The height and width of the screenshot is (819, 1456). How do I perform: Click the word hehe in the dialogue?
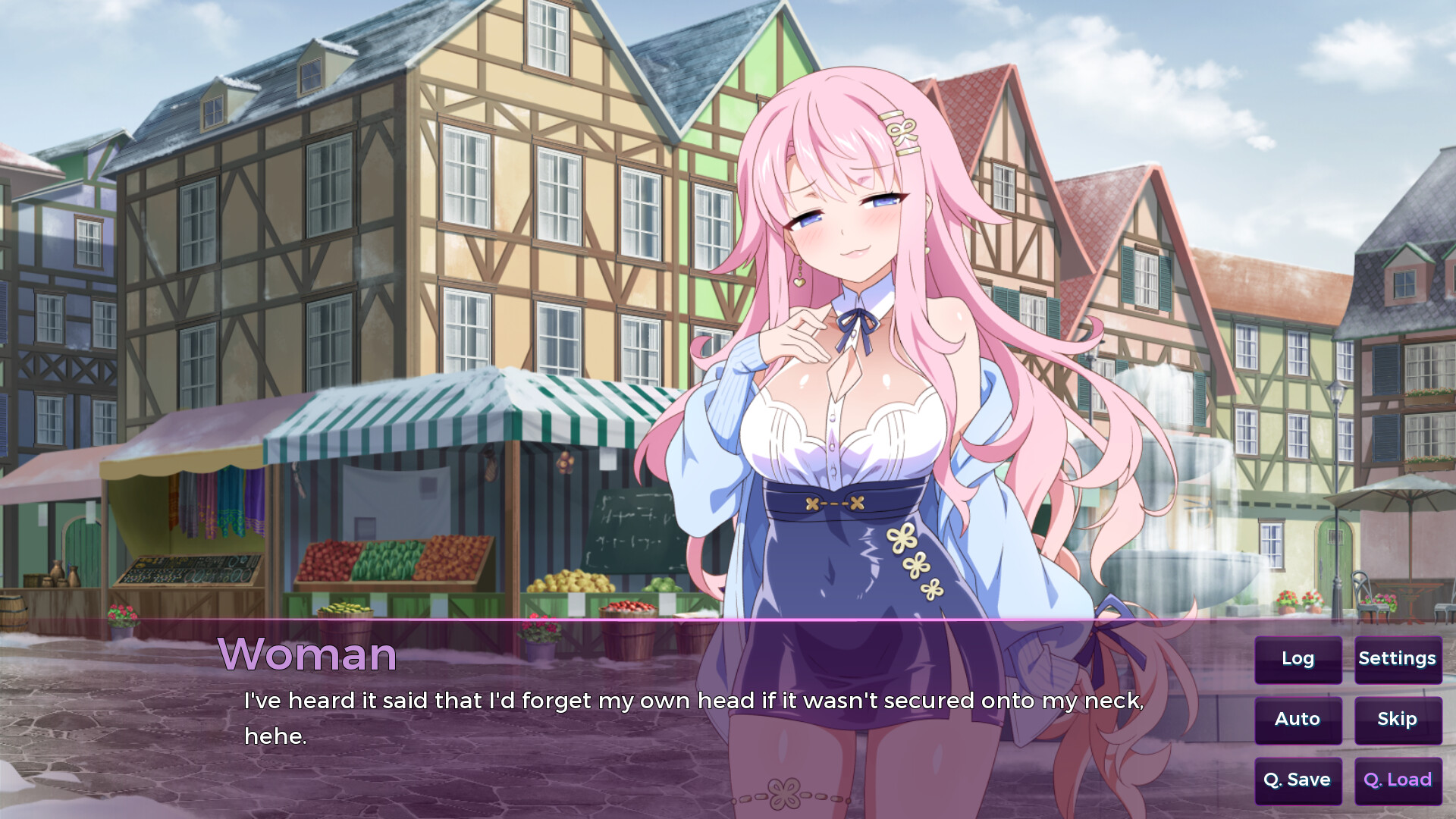(273, 736)
